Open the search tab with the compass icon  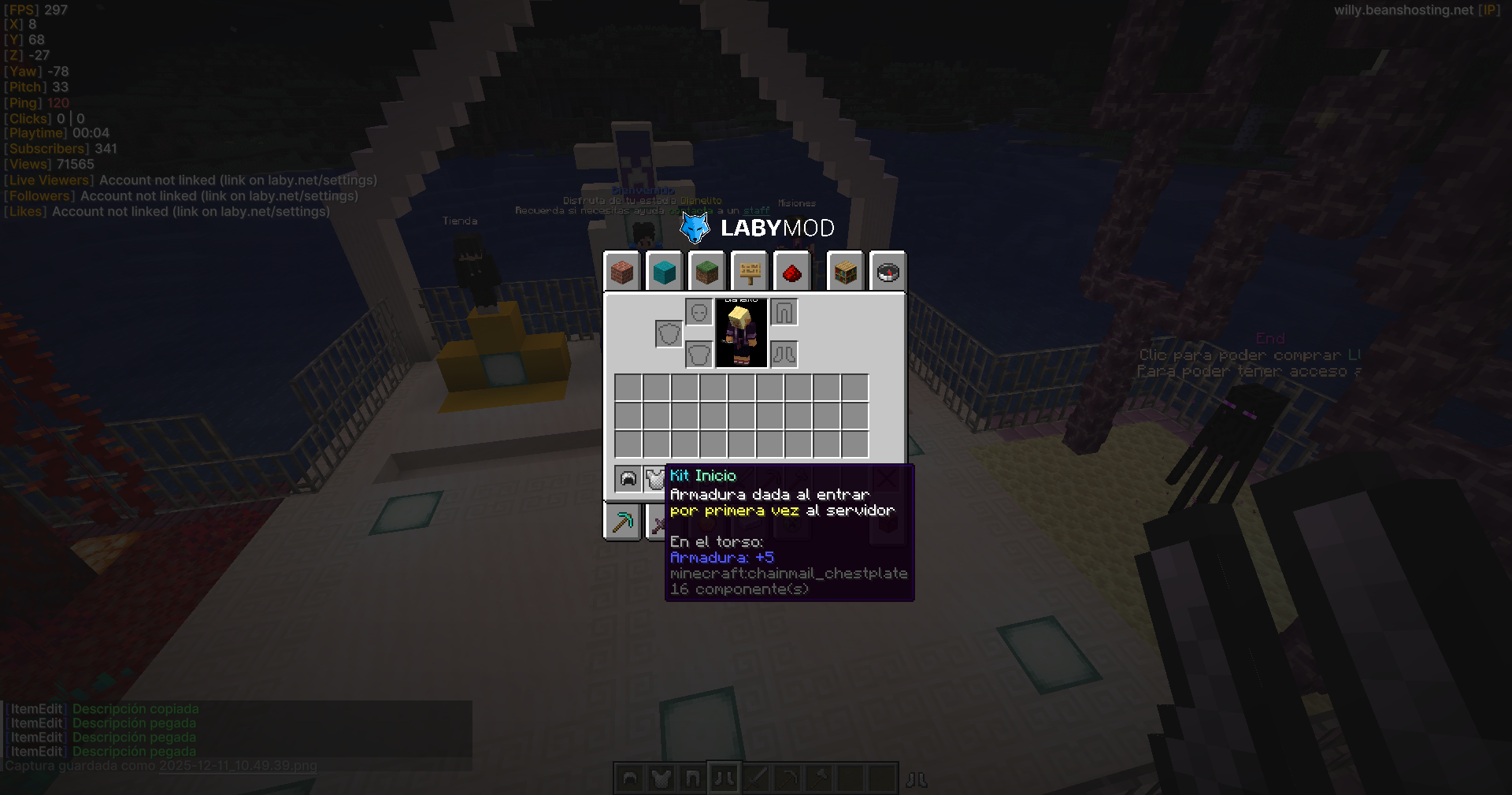(x=888, y=271)
